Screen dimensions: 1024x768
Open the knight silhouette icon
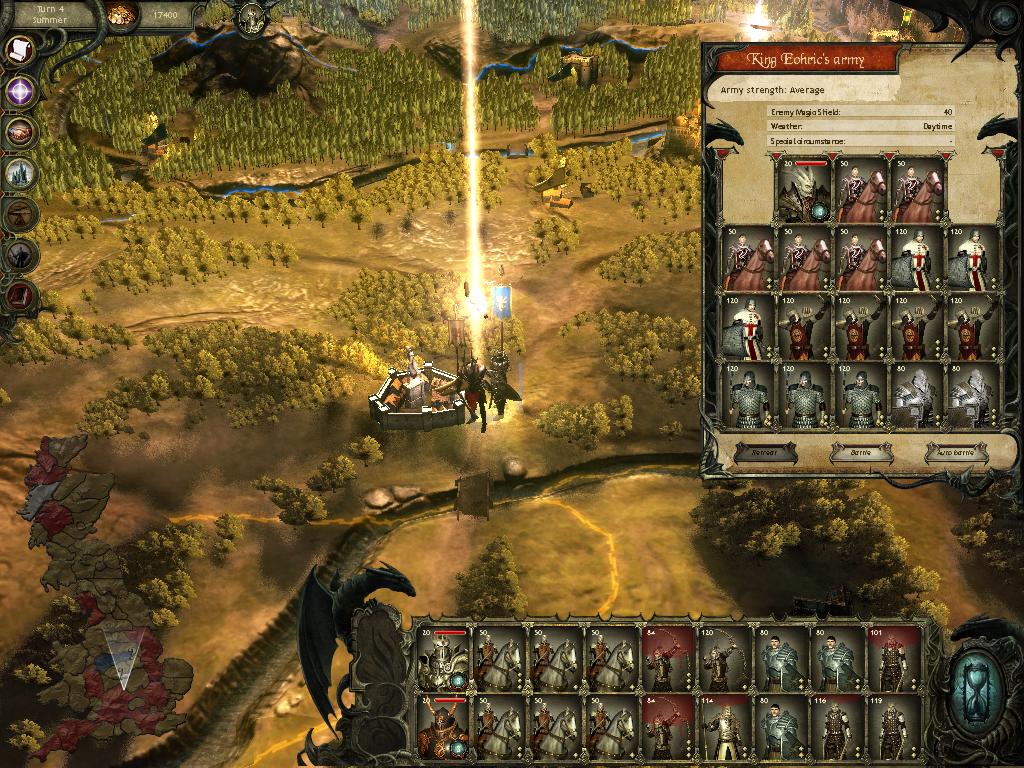[20, 255]
